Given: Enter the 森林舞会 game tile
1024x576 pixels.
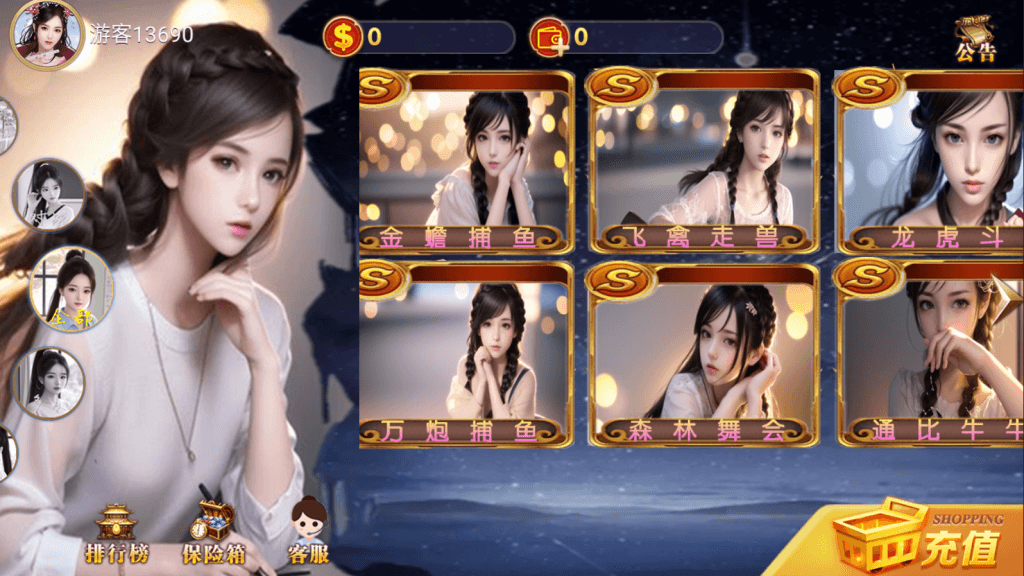Looking at the screenshot, I should point(702,355).
